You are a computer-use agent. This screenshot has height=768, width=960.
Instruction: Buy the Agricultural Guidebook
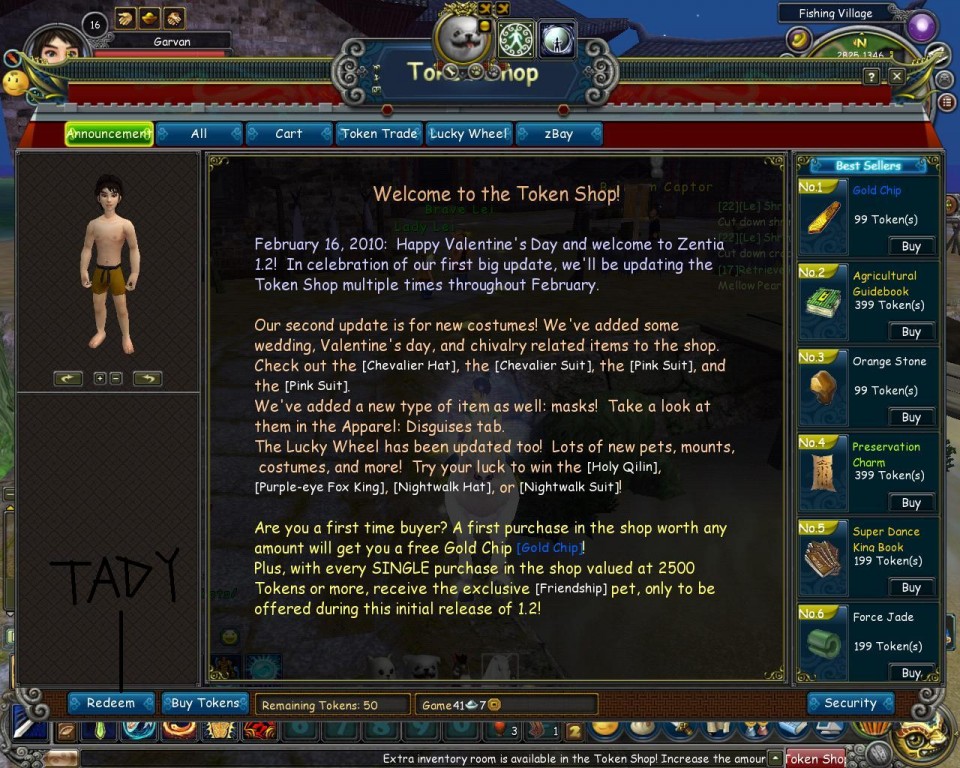[x=911, y=332]
